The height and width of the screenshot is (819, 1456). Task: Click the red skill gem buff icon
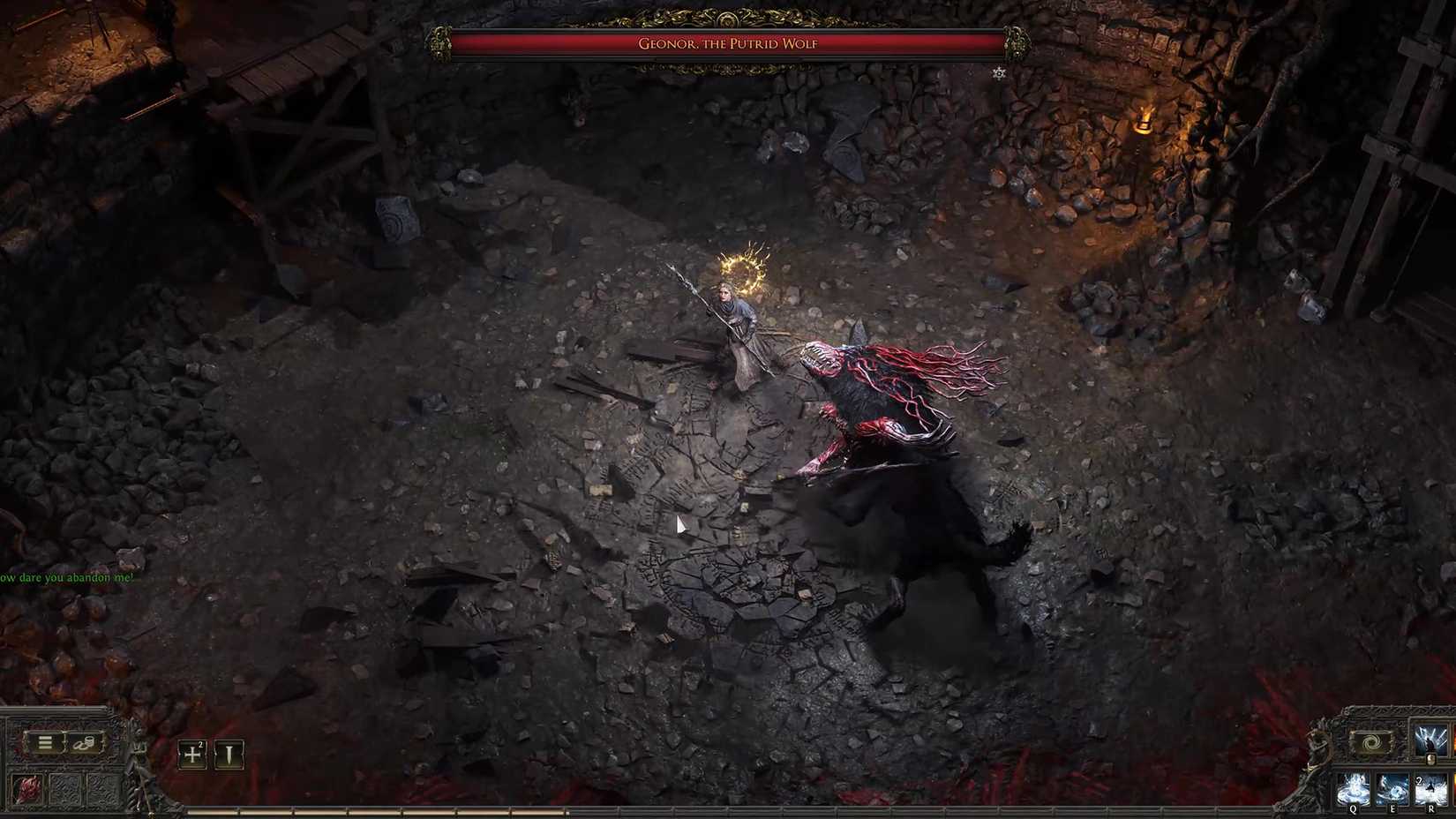tap(26, 789)
